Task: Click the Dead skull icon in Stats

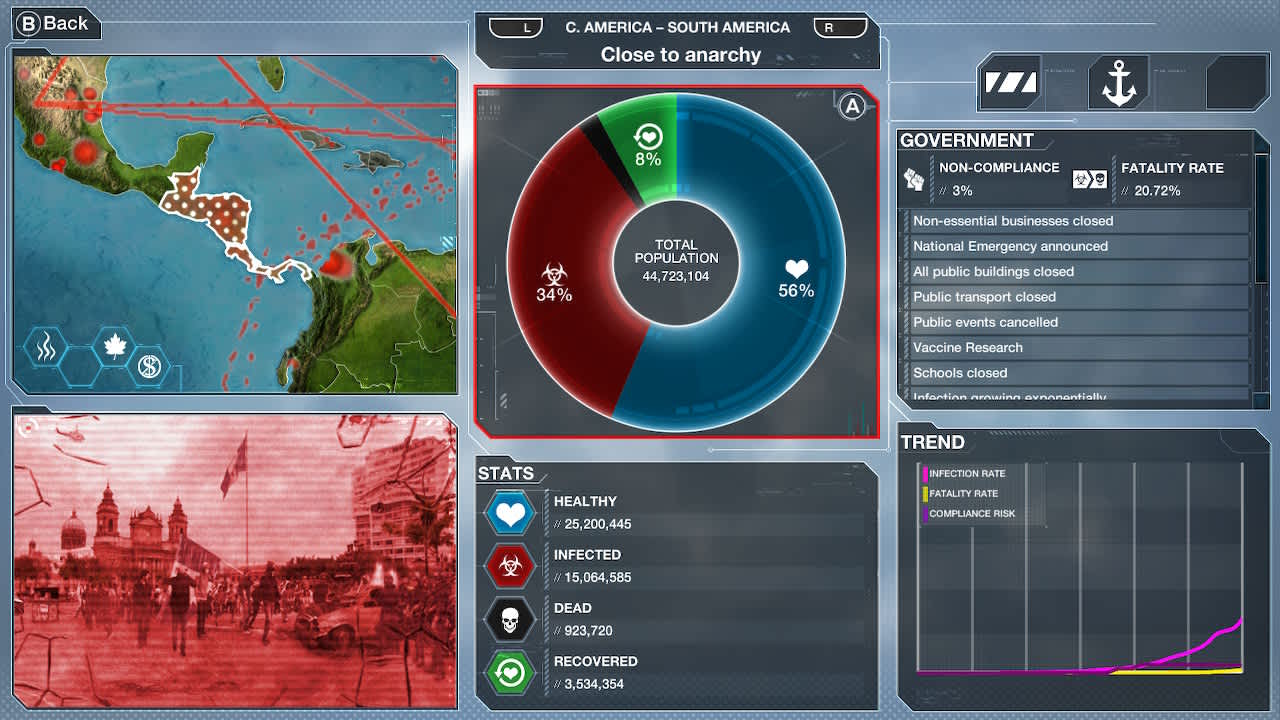Action: click(510, 619)
